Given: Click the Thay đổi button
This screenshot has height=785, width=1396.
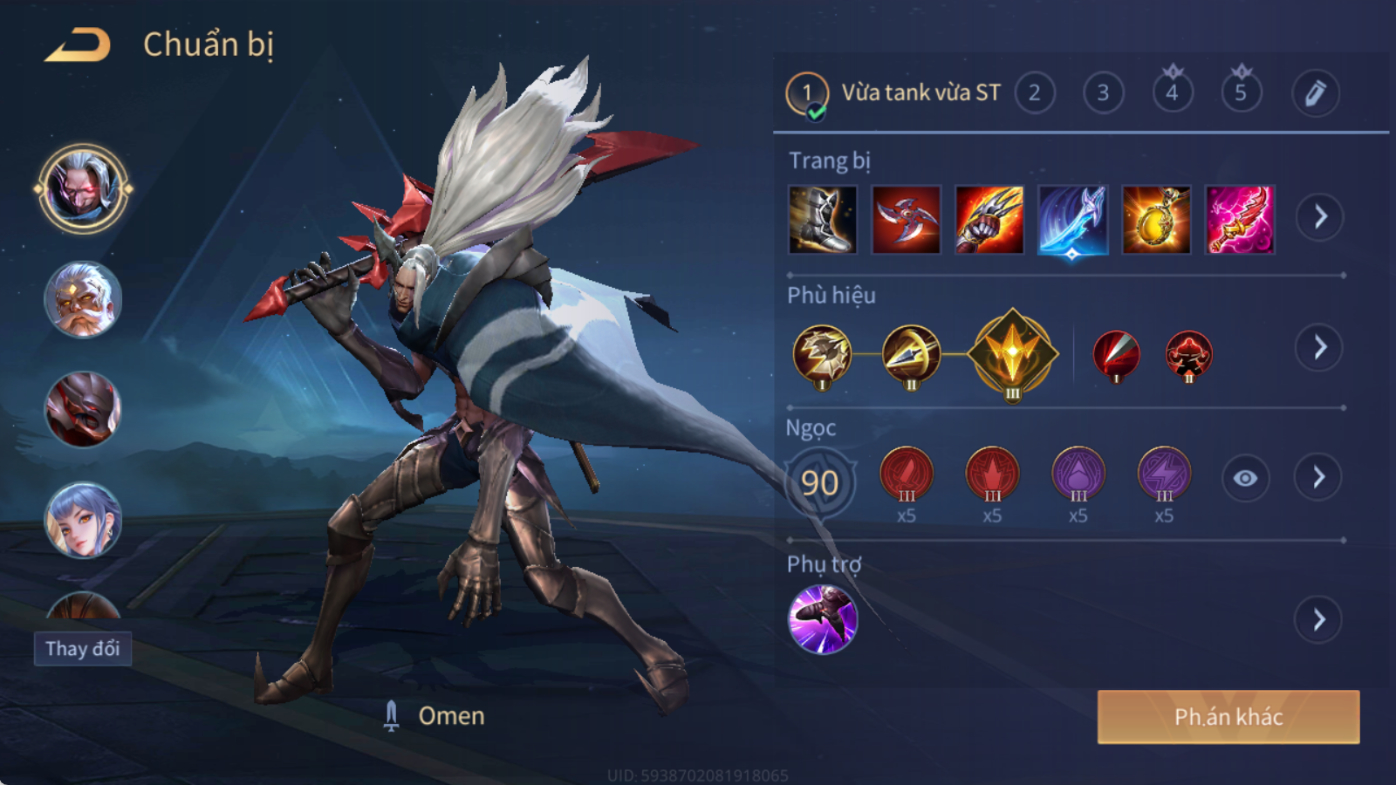Looking at the screenshot, I should coord(83,649).
